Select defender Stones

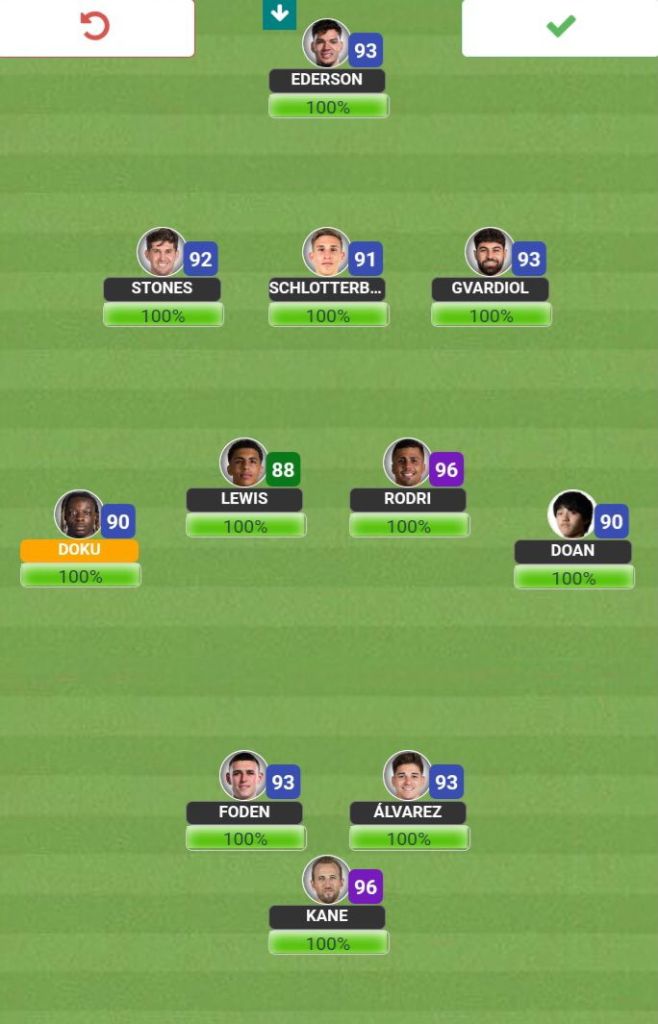point(162,254)
